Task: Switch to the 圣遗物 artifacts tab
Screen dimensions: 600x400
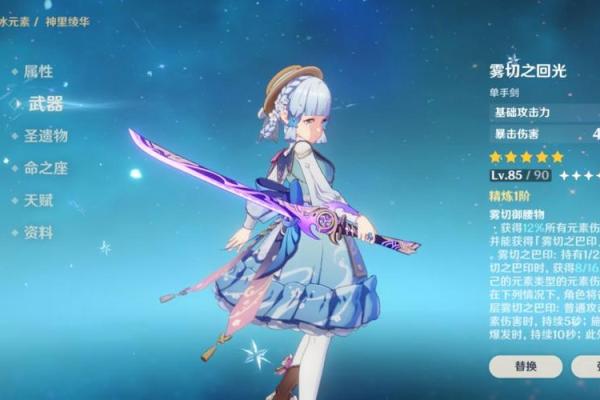Action: pos(45,136)
